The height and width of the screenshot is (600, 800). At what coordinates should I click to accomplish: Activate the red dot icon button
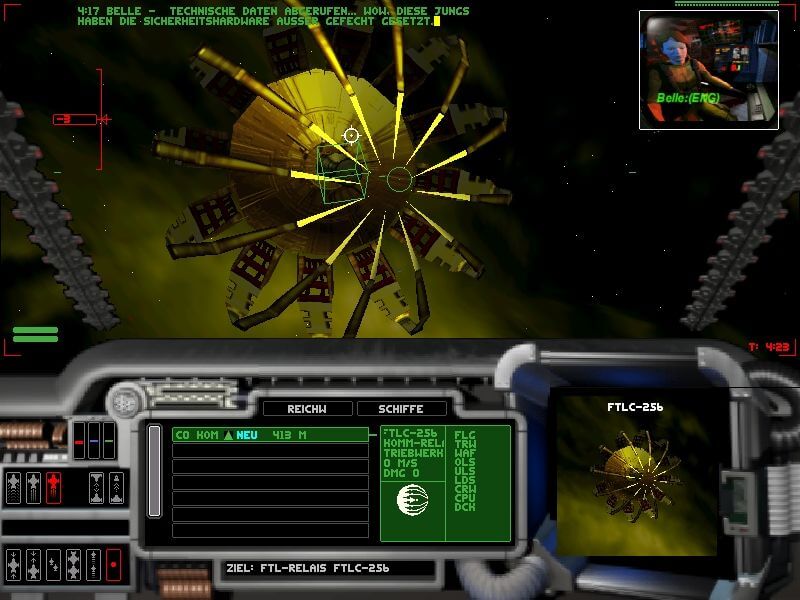(x=113, y=565)
